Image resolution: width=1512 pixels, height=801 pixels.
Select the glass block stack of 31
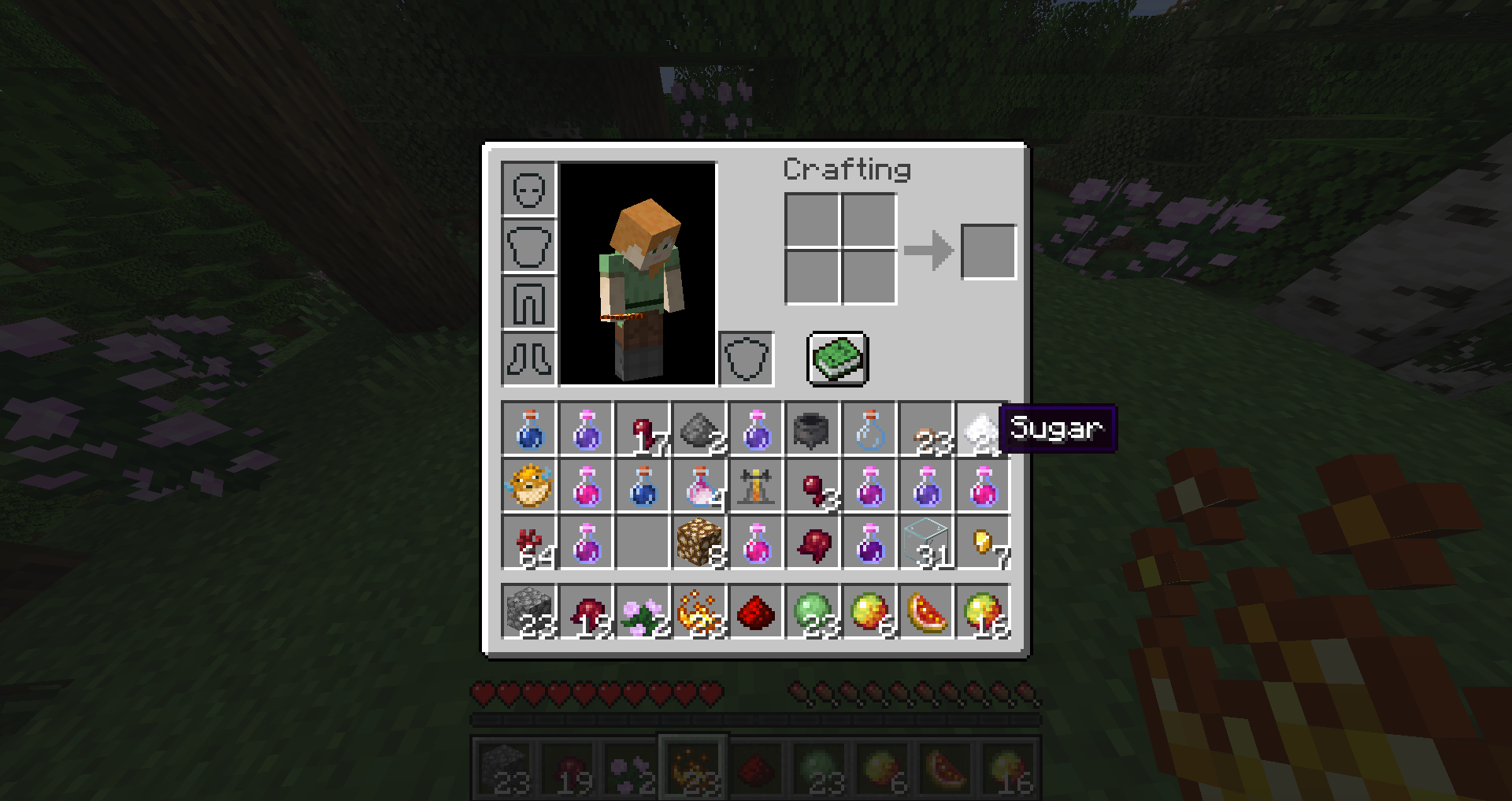(926, 543)
